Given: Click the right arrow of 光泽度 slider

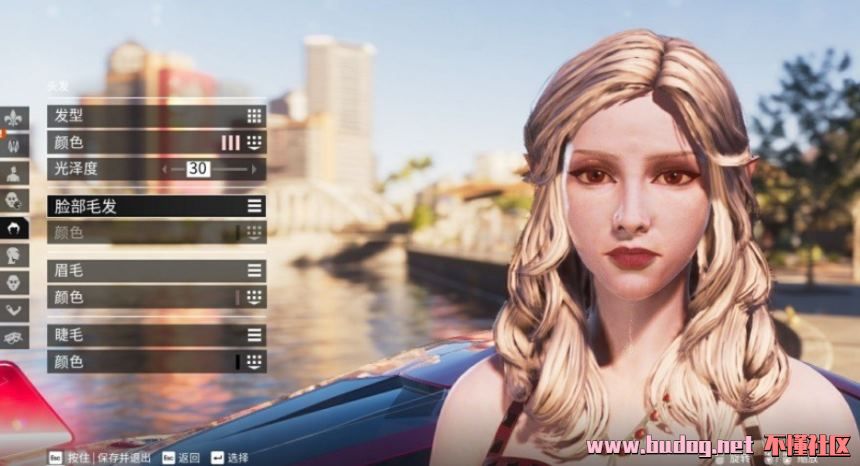Looking at the screenshot, I should point(254,169).
